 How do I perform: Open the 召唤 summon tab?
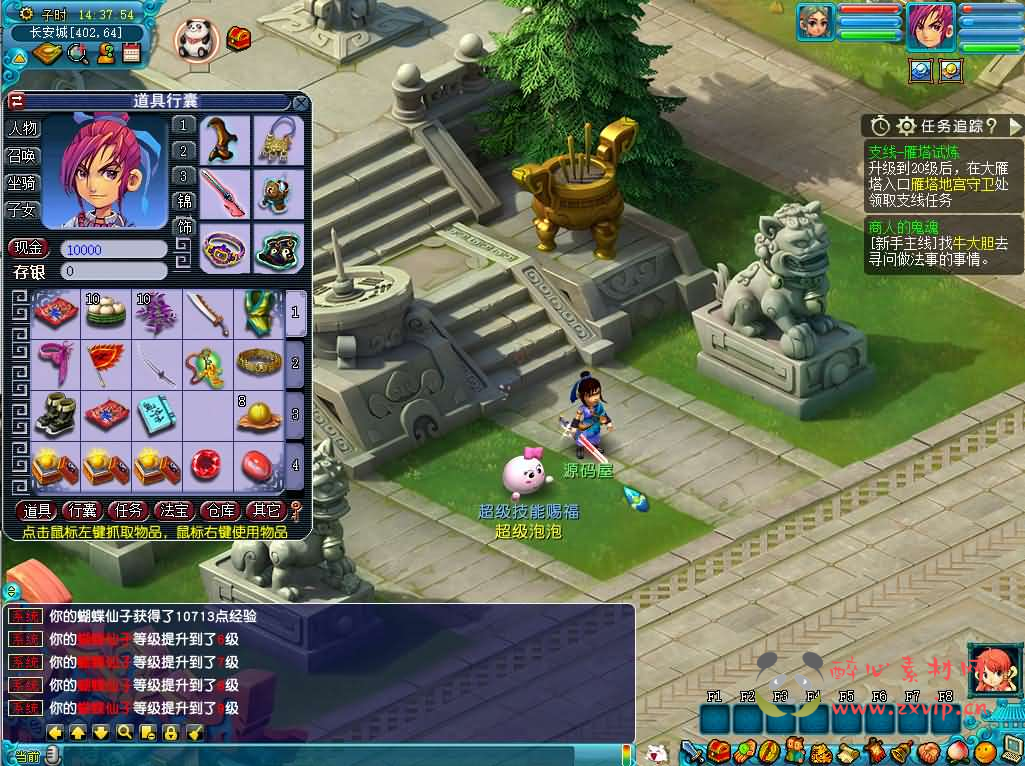tap(22, 156)
